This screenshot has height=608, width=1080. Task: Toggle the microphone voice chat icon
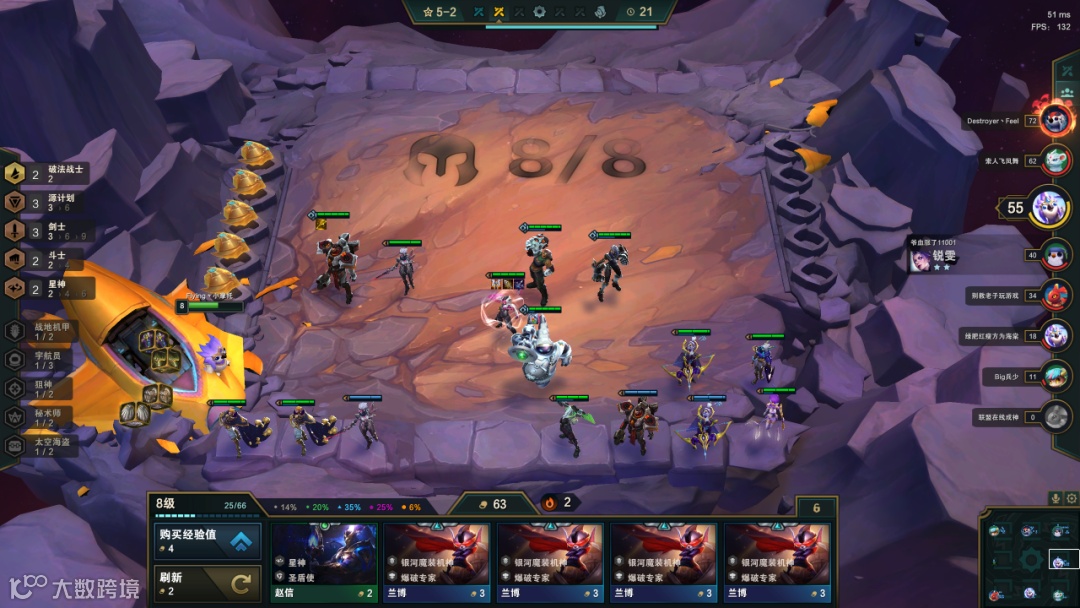(x=1053, y=497)
